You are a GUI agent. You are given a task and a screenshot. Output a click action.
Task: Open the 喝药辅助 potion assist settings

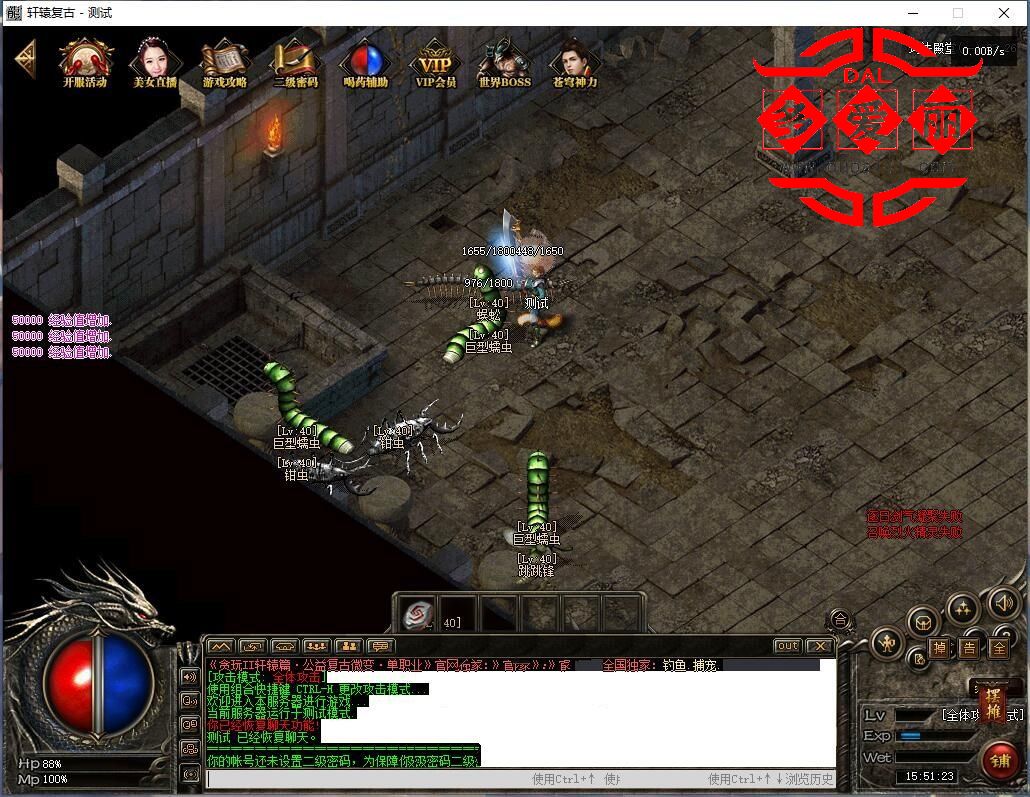(x=365, y=62)
